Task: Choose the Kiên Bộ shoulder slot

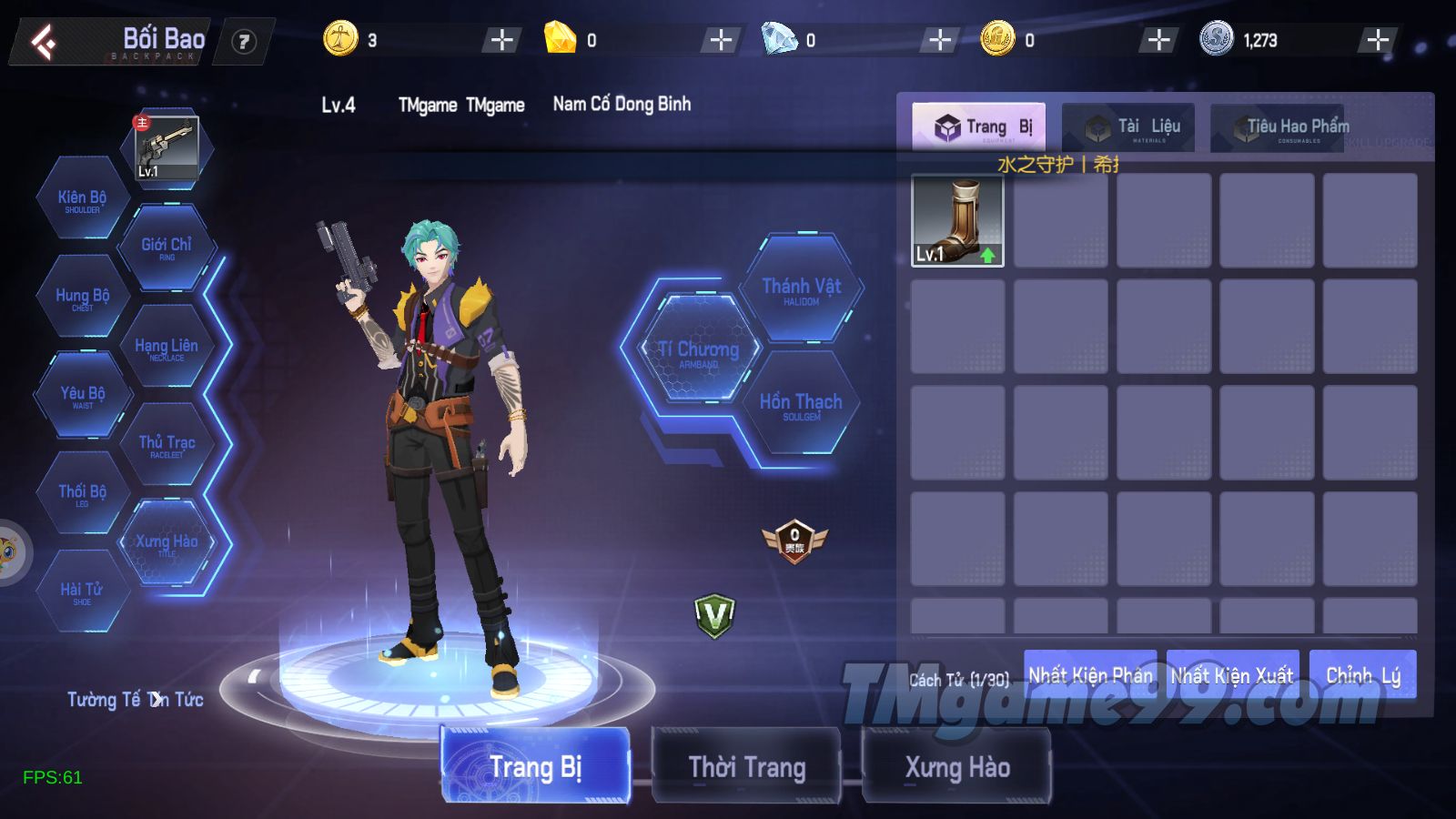Action: (82, 199)
